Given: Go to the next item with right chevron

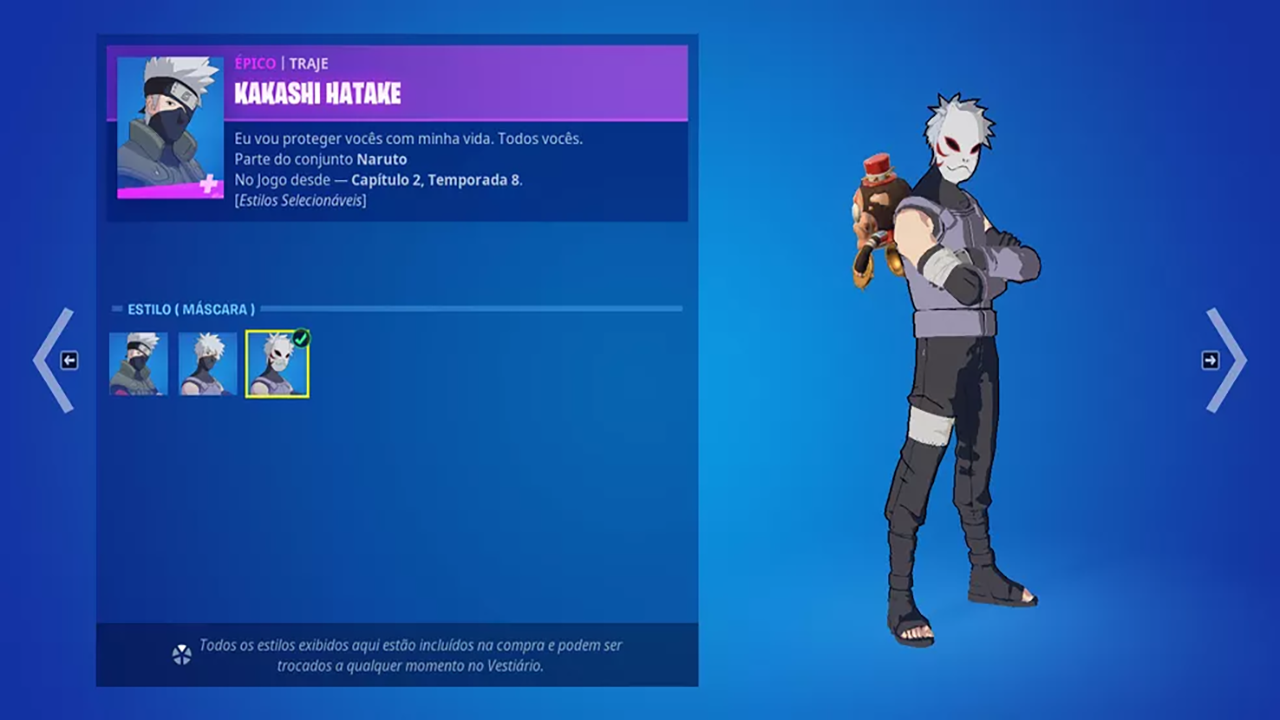Looking at the screenshot, I should click(x=1224, y=360).
